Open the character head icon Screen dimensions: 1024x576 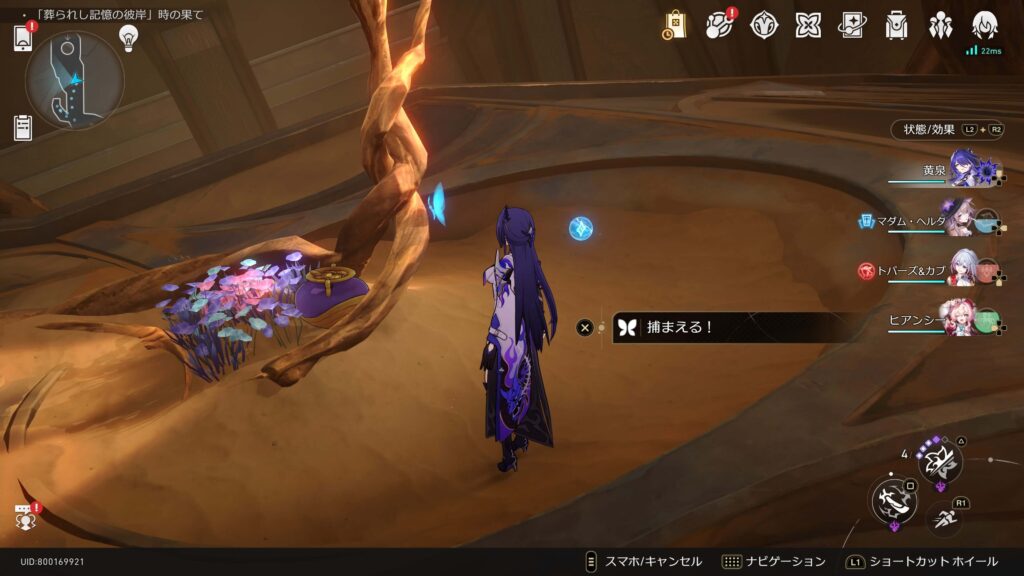click(x=985, y=25)
